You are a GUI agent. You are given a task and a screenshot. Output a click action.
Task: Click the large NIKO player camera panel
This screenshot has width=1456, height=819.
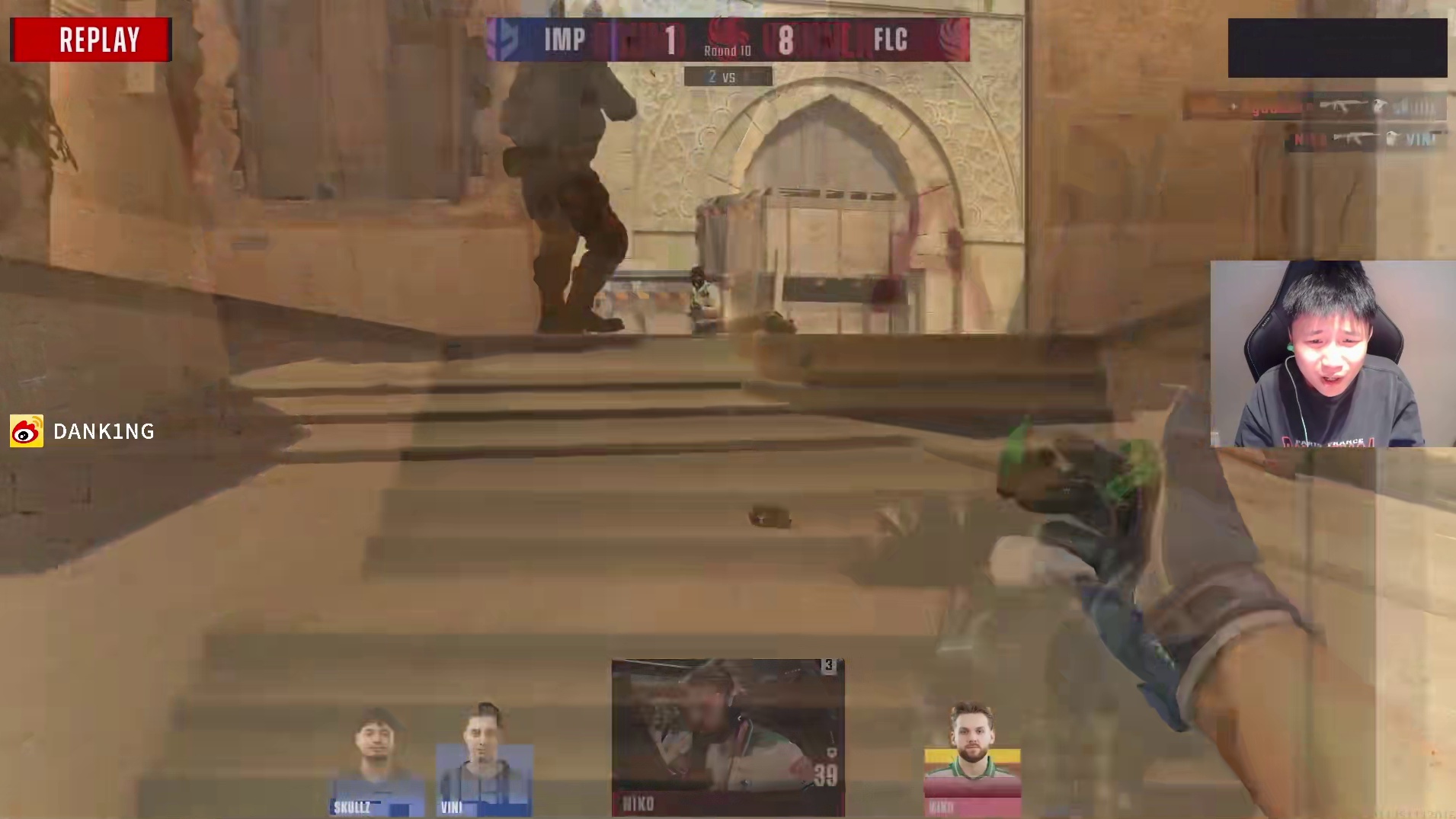coord(728,737)
